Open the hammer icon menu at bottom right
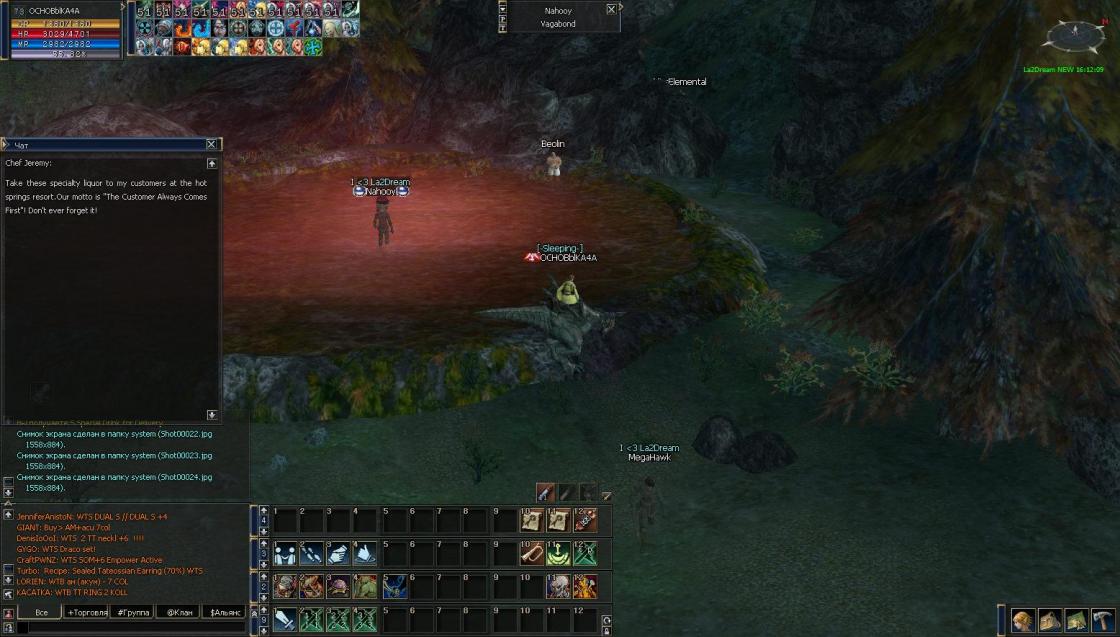Viewport: 1120px width, 637px height. (x=1103, y=620)
